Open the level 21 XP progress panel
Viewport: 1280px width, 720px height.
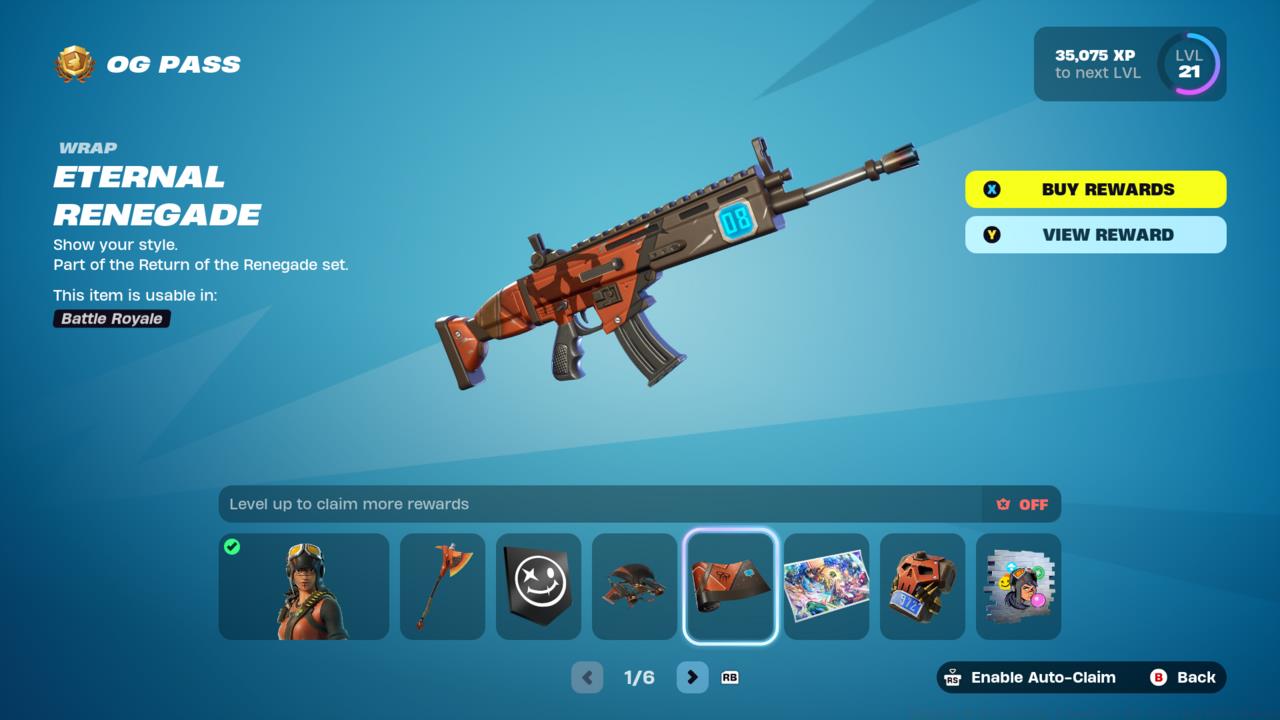[x=1129, y=64]
